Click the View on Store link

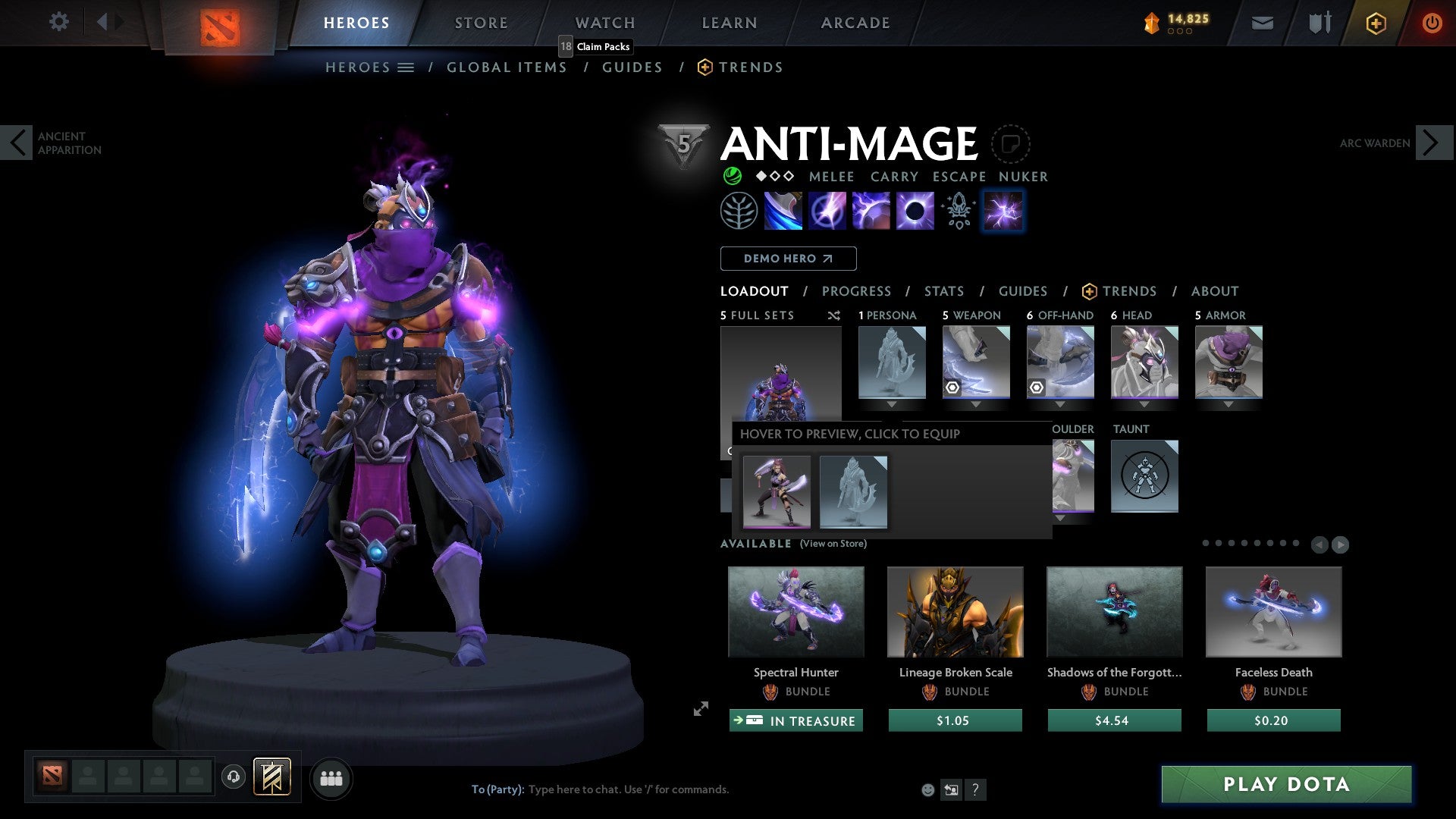click(834, 544)
